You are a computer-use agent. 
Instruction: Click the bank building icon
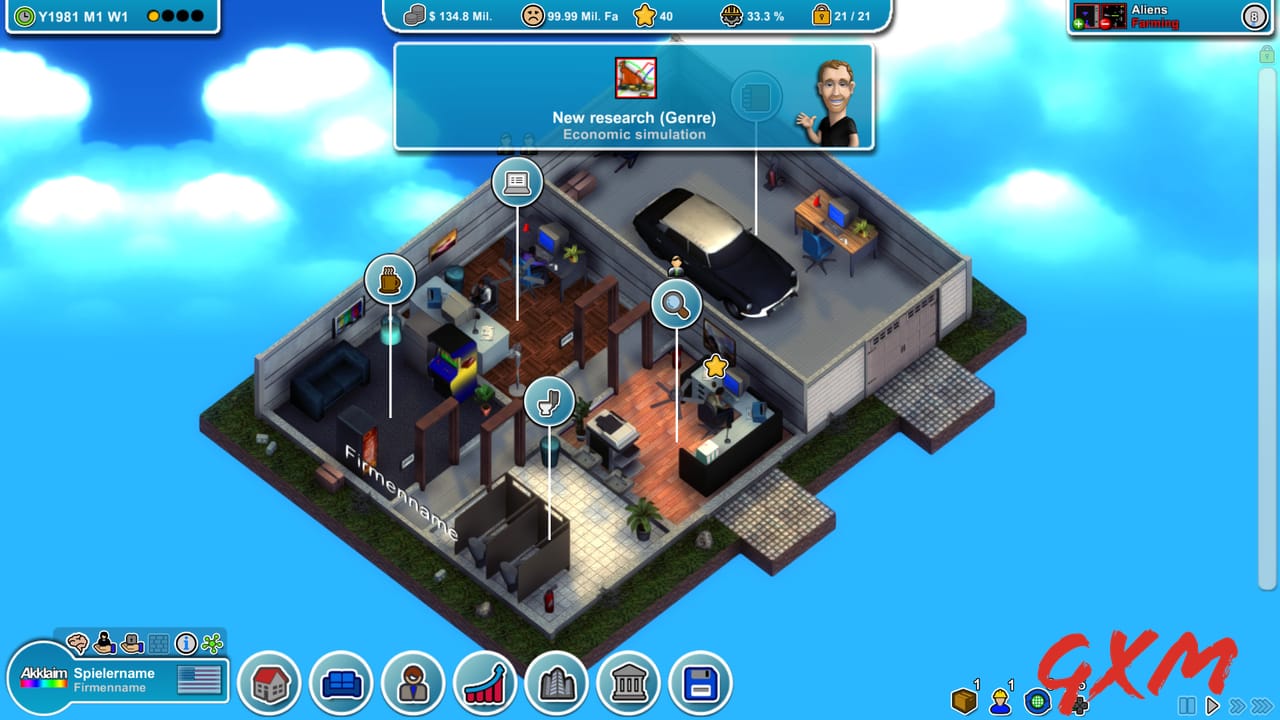pyautogui.click(x=629, y=683)
